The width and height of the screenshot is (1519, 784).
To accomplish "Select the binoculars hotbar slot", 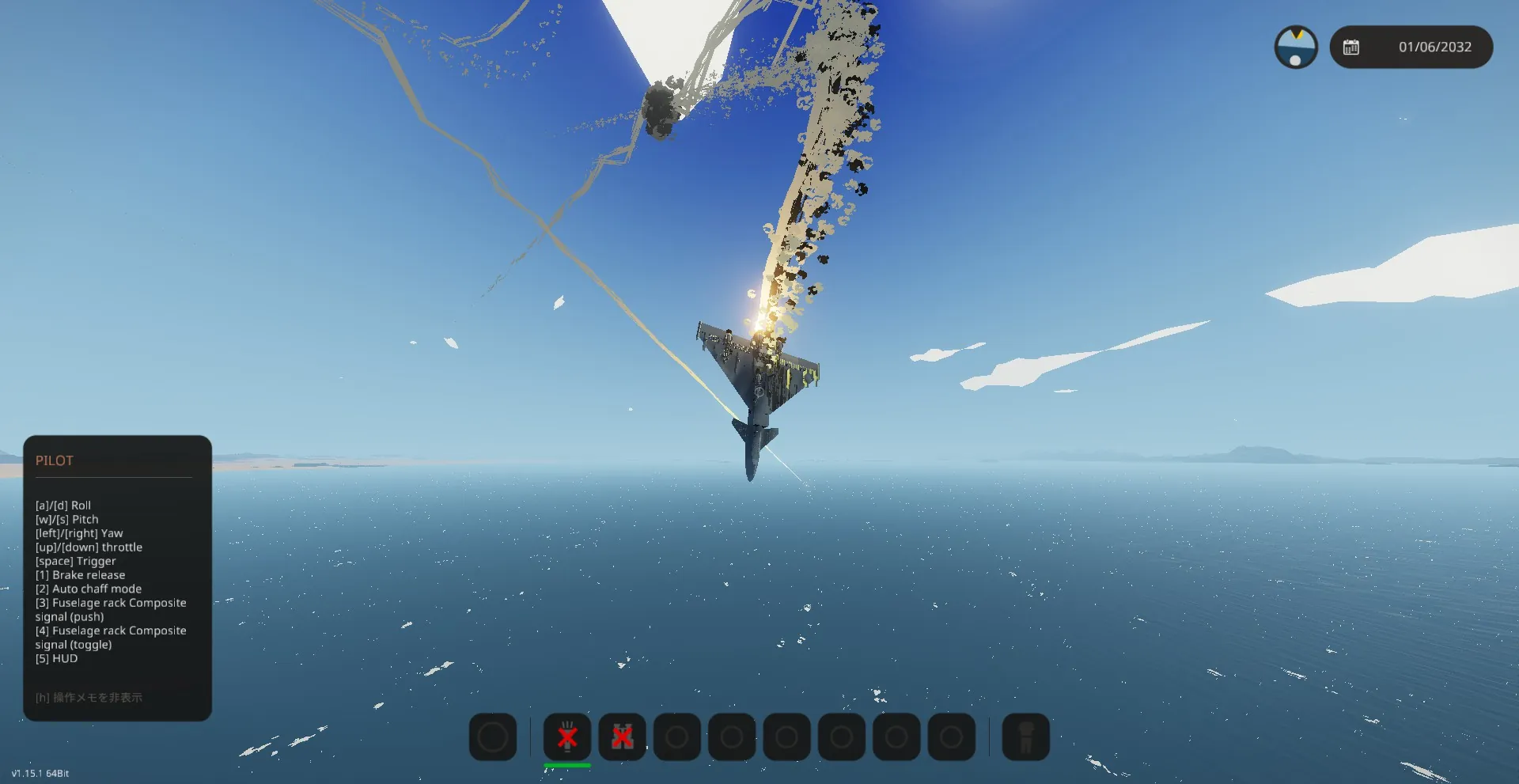I will click(x=622, y=737).
